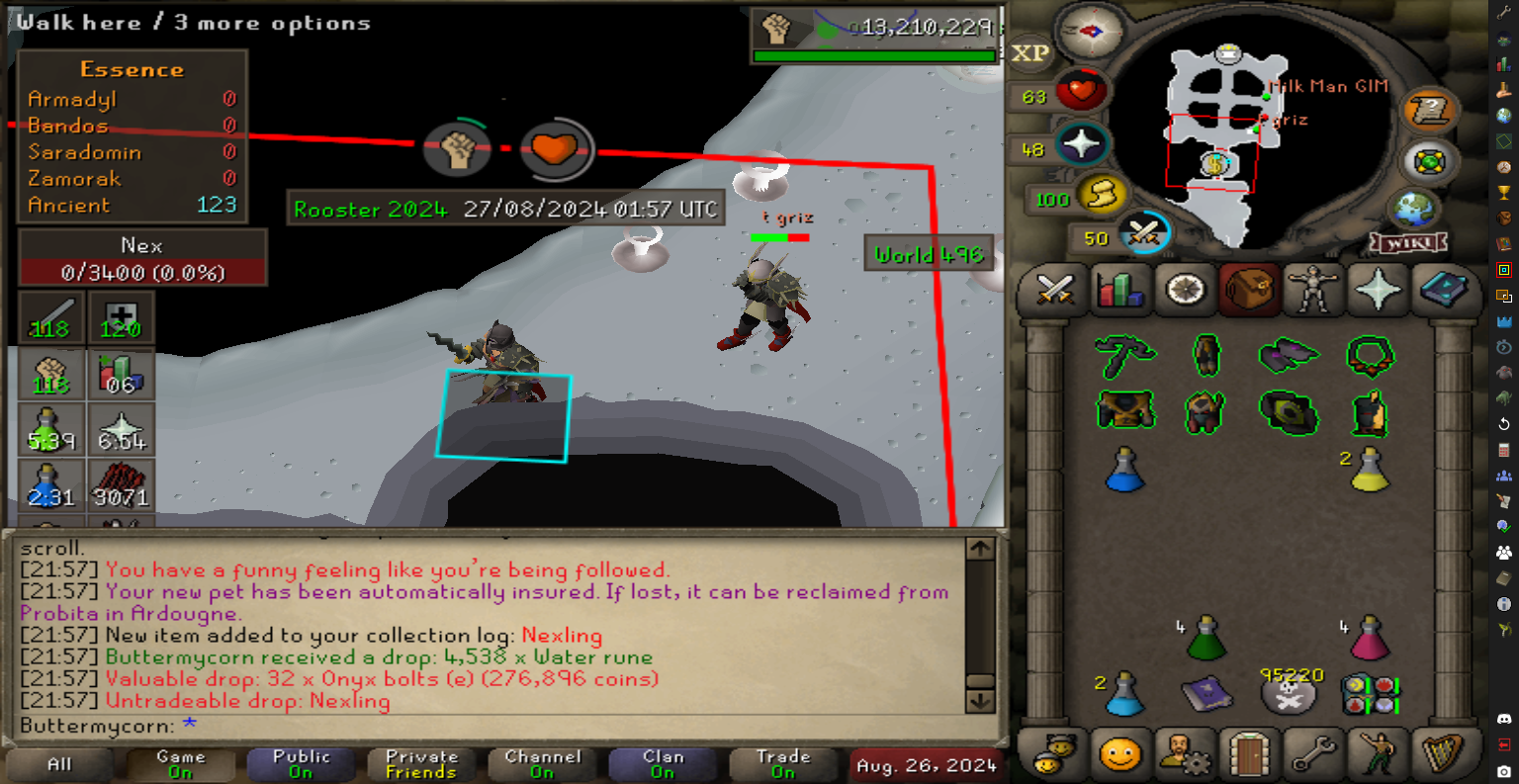Switch chat to the Clan tab

pos(663,764)
